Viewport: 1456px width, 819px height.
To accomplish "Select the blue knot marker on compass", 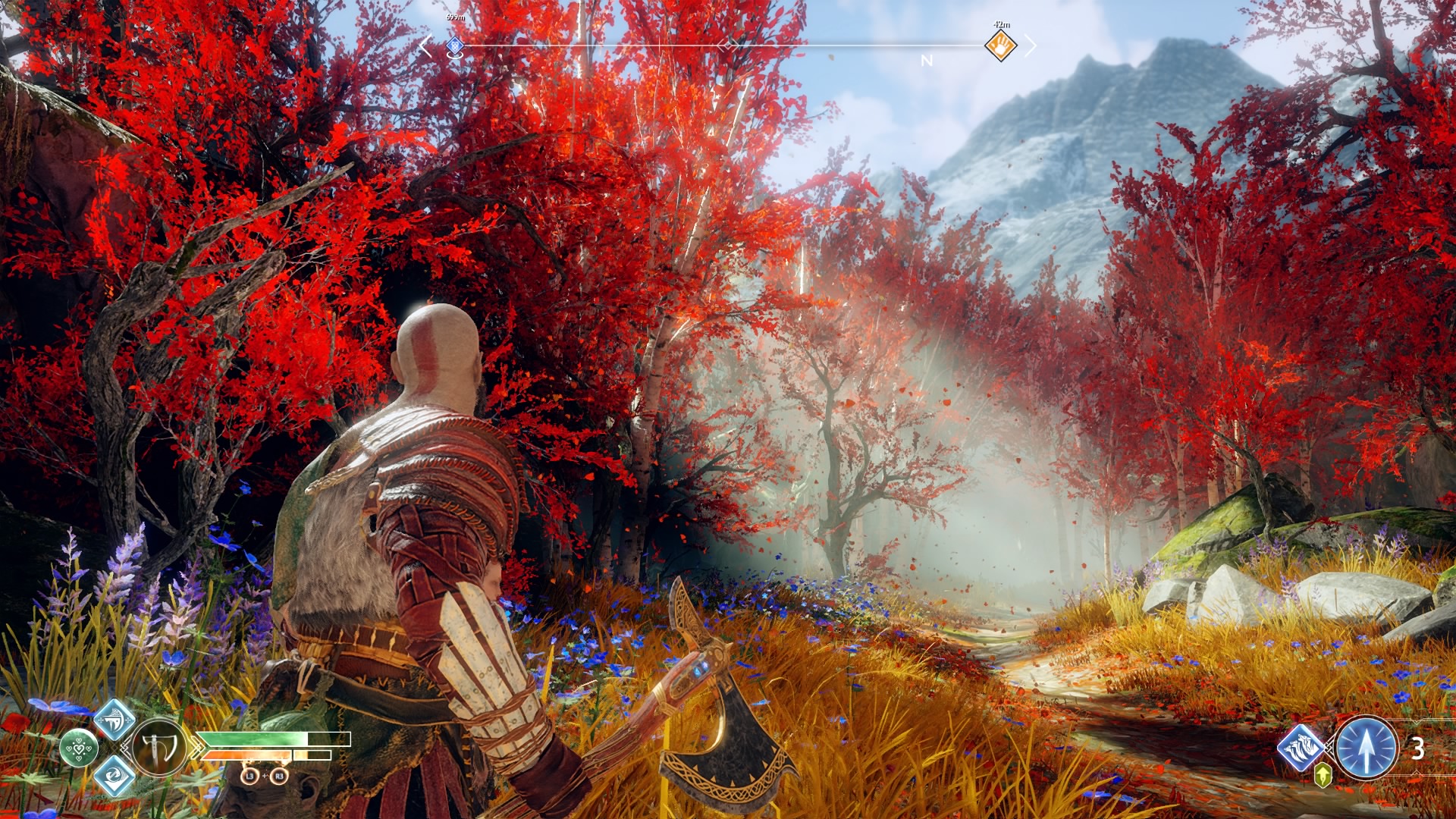I will click(x=454, y=46).
